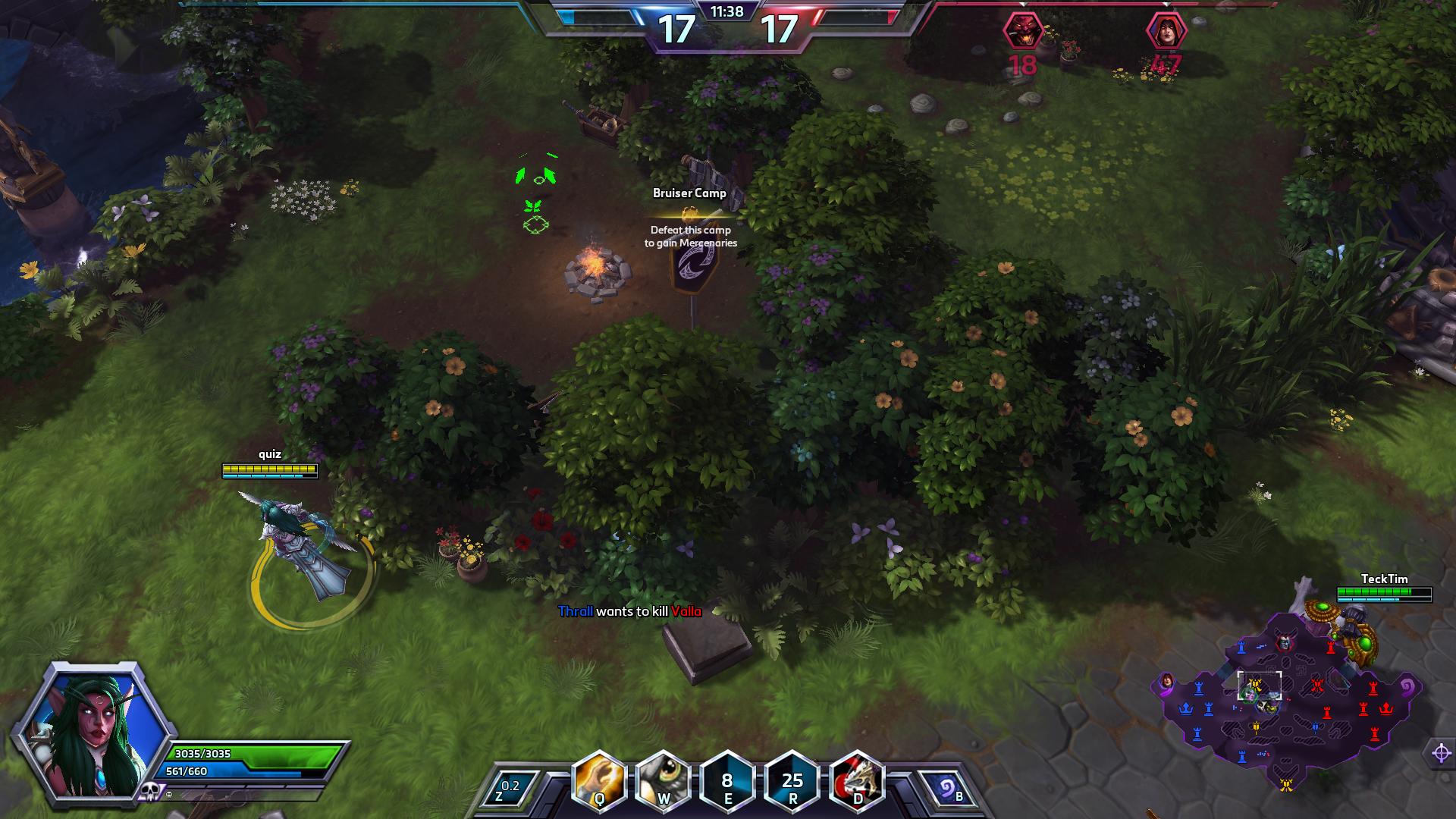Click the red core crown on minimap
Screen dimensions: 1456x819
(x=1386, y=708)
